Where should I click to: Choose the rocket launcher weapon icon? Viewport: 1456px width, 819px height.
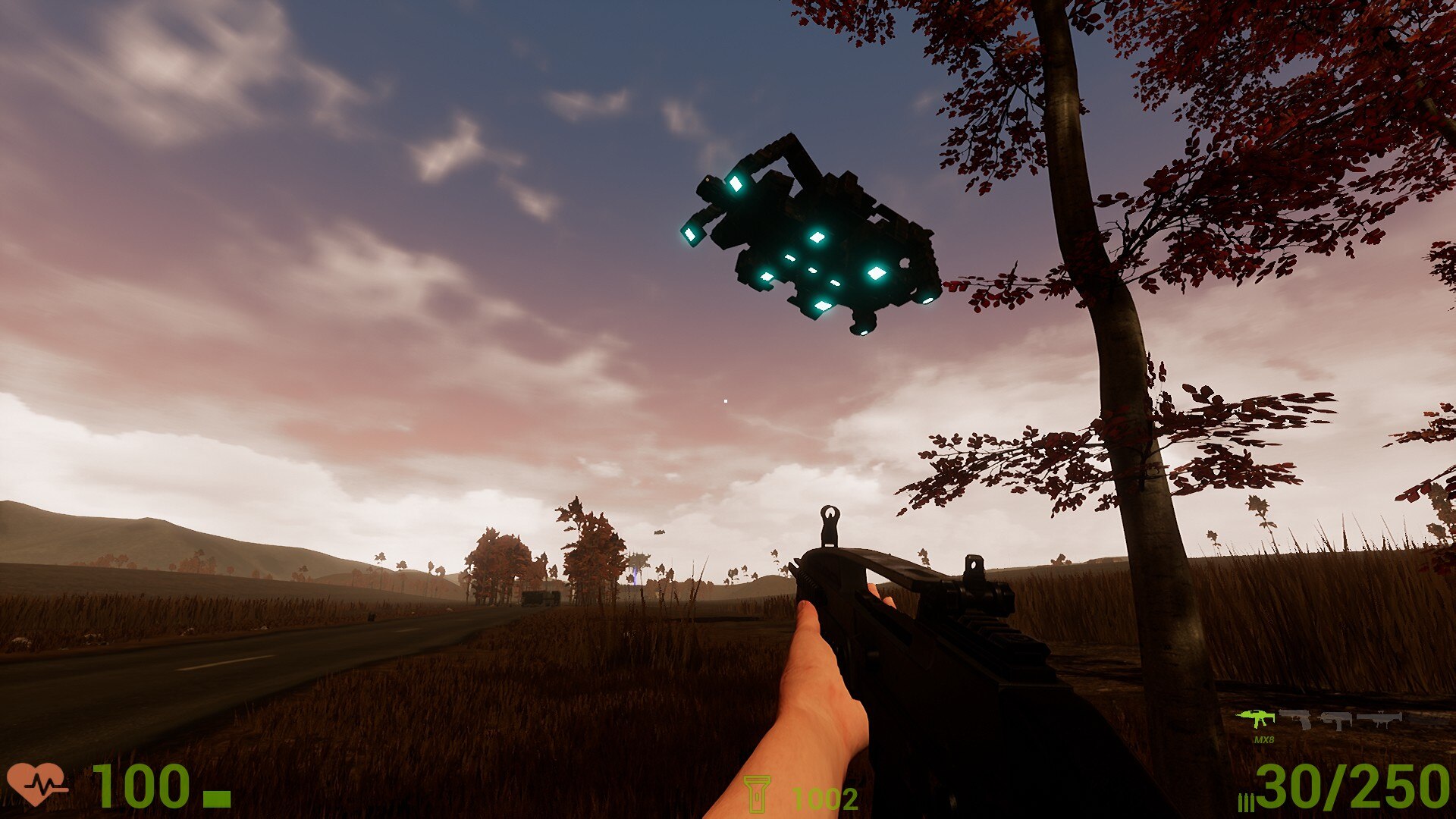[x=1379, y=718]
